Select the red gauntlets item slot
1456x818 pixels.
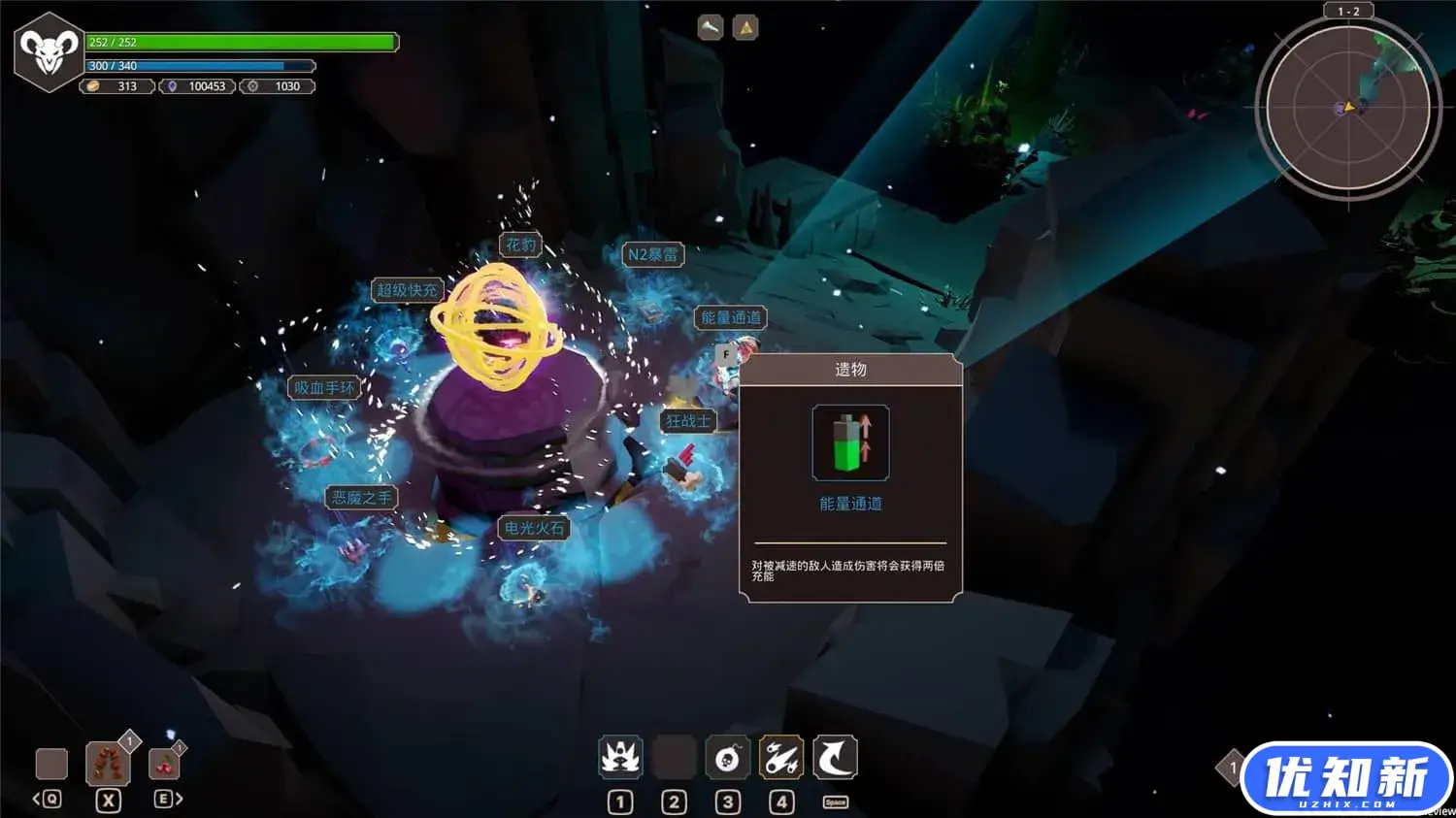(108, 764)
